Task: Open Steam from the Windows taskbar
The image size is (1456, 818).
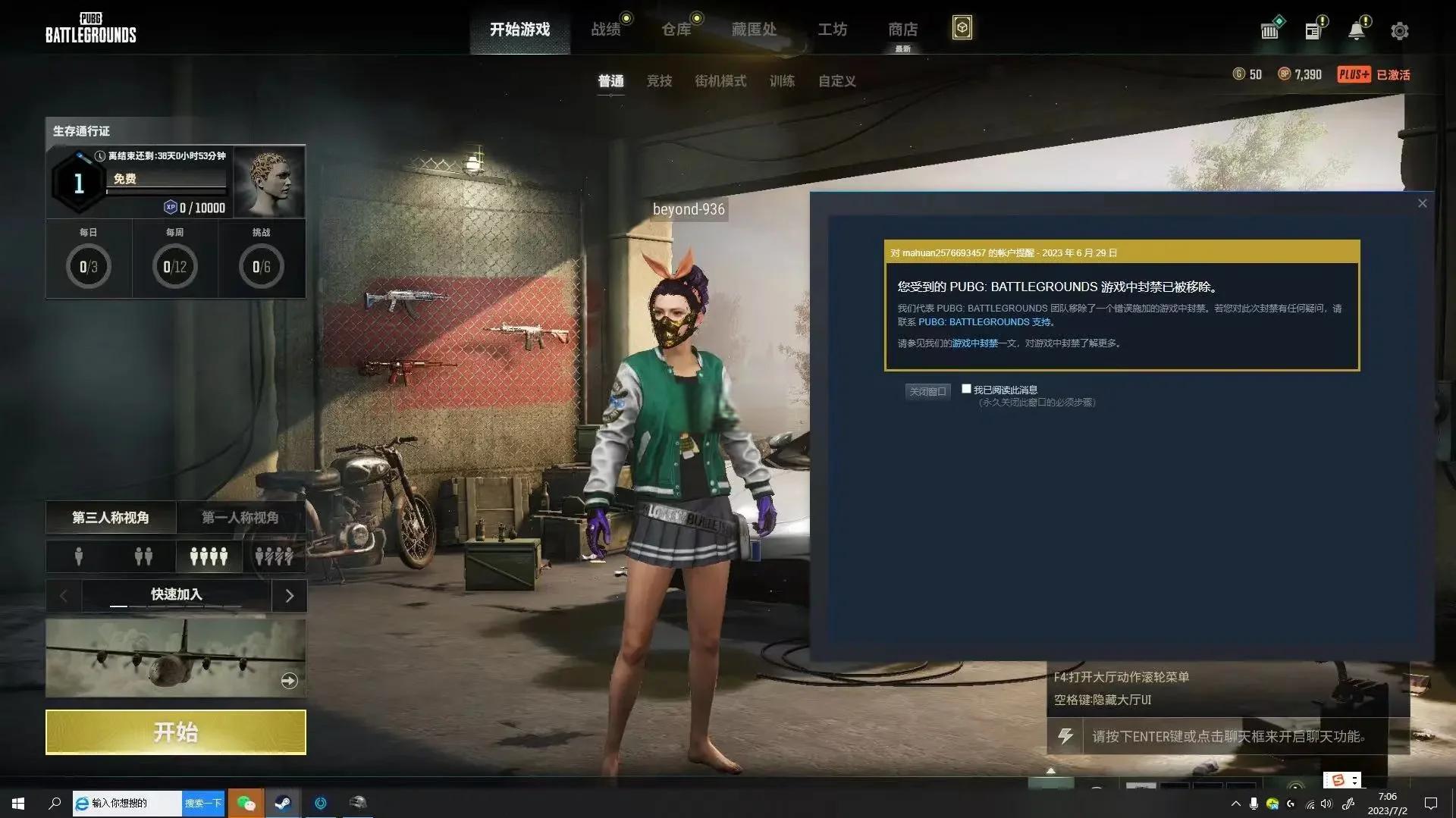Action: [x=283, y=803]
